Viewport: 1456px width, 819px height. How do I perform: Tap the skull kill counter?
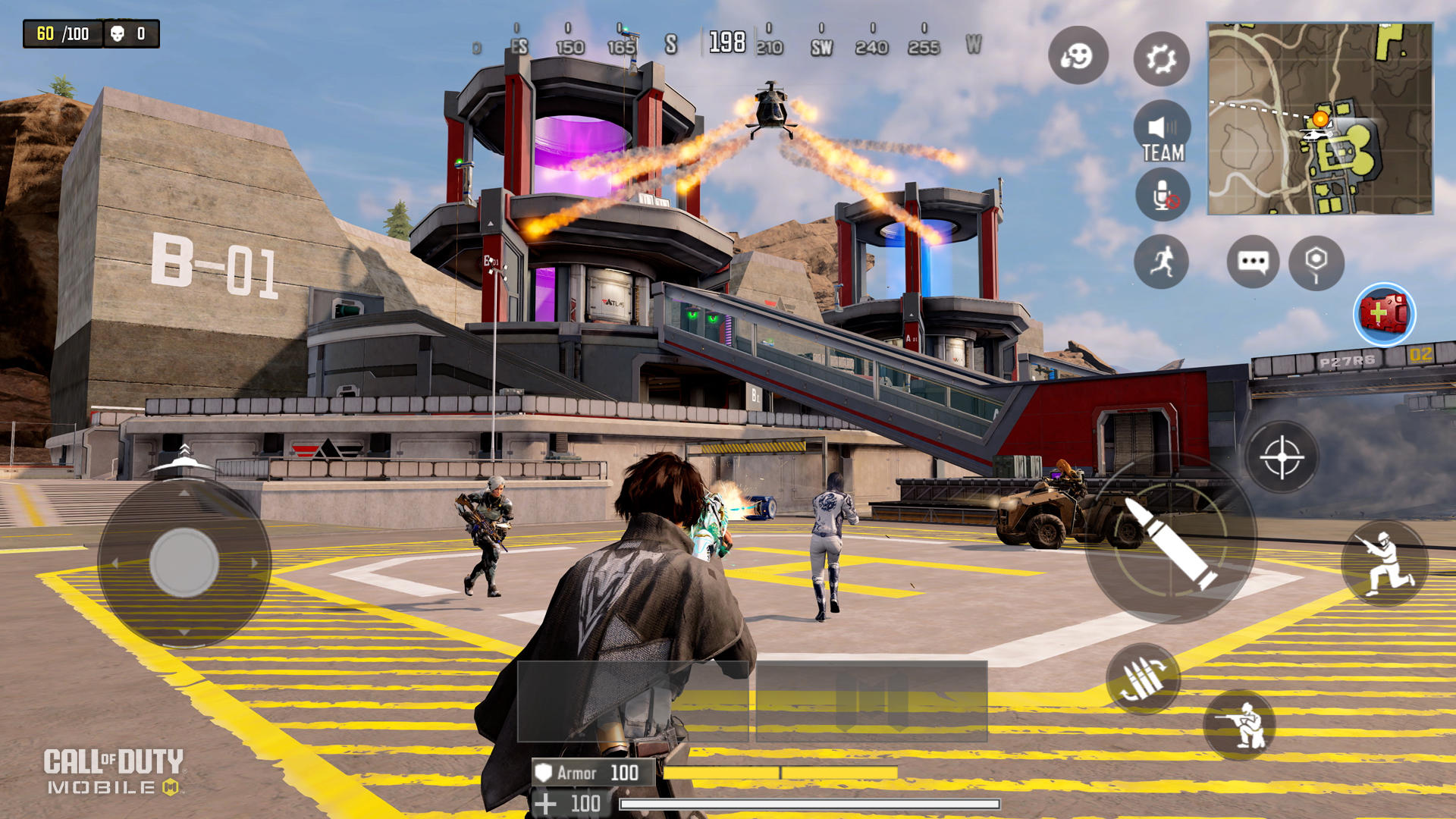tap(129, 33)
